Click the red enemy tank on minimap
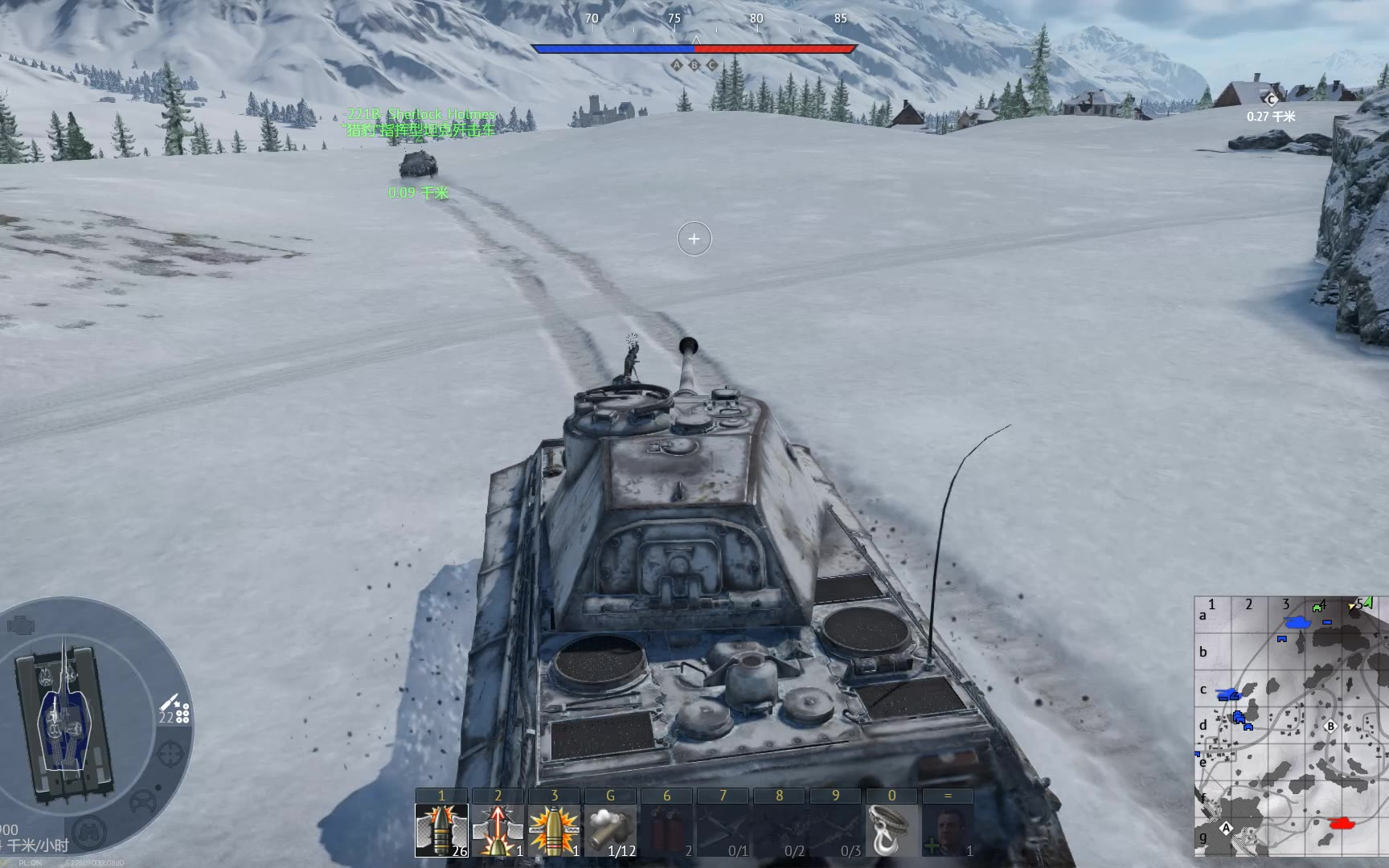 pyautogui.click(x=1341, y=823)
